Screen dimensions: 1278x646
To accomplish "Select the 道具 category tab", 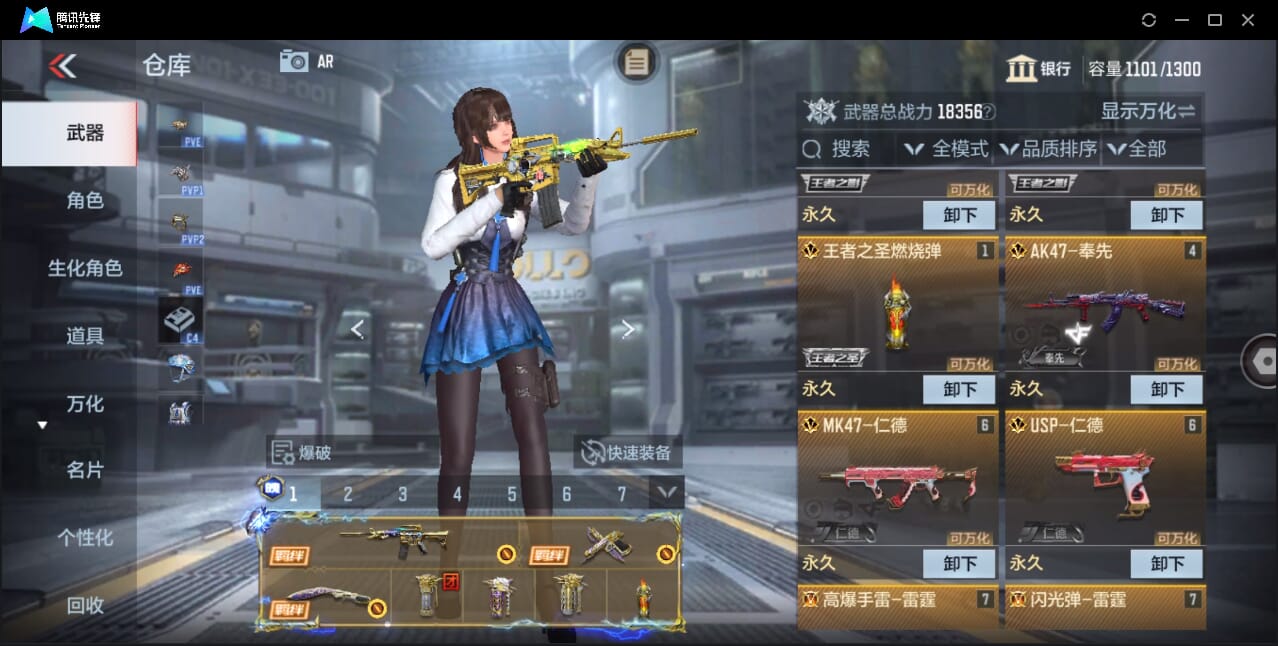I will [x=85, y=336].
